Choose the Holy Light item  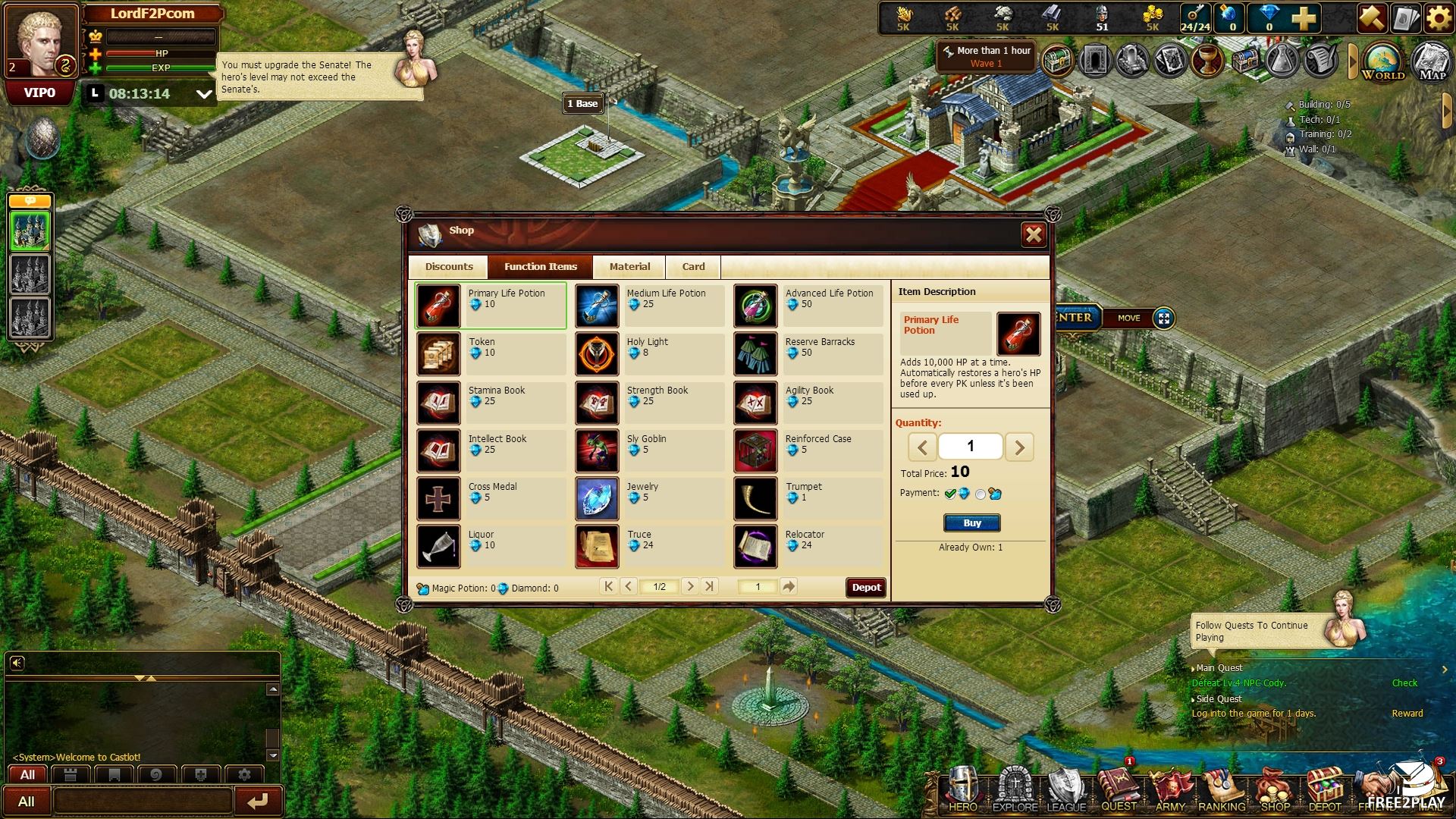[x=650, y=354]
